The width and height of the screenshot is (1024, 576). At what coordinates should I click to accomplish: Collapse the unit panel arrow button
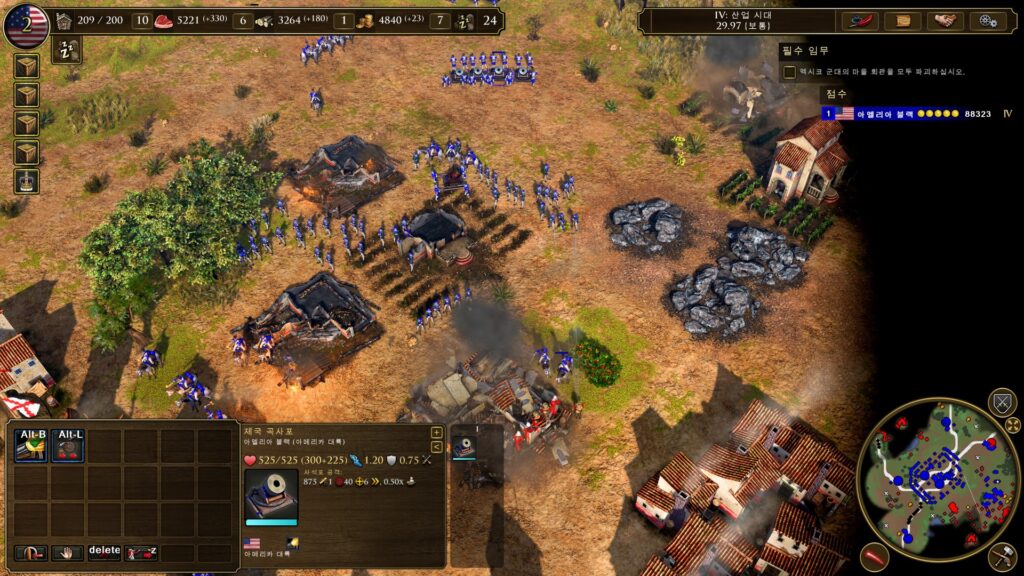point(436,446)
